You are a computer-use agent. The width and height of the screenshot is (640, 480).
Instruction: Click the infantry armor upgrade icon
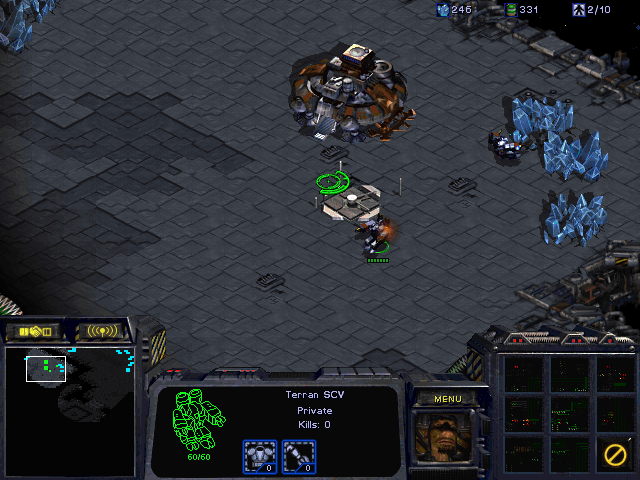(x=260, y=456)
